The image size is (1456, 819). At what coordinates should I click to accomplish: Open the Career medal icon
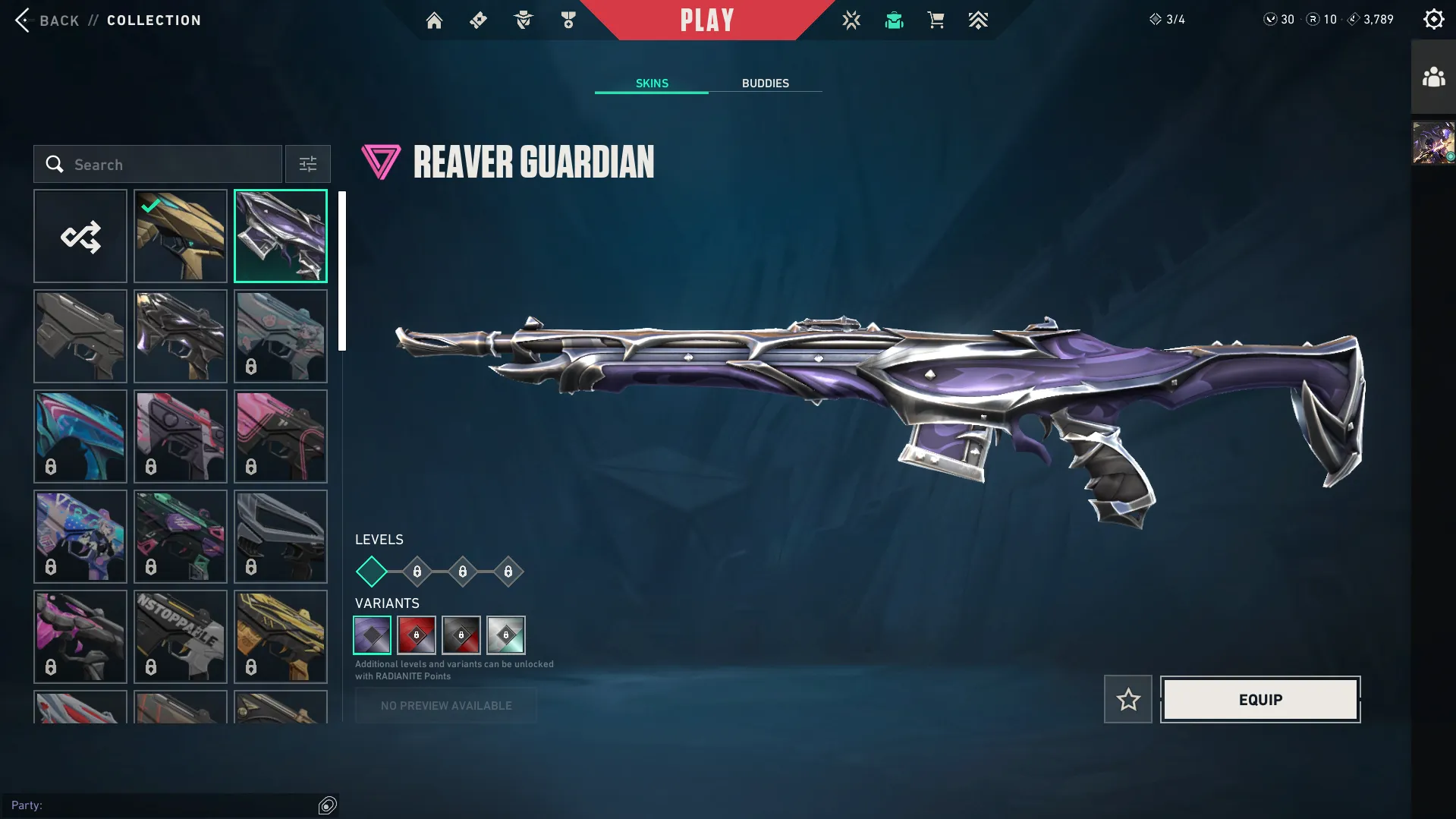coord(568,20)
